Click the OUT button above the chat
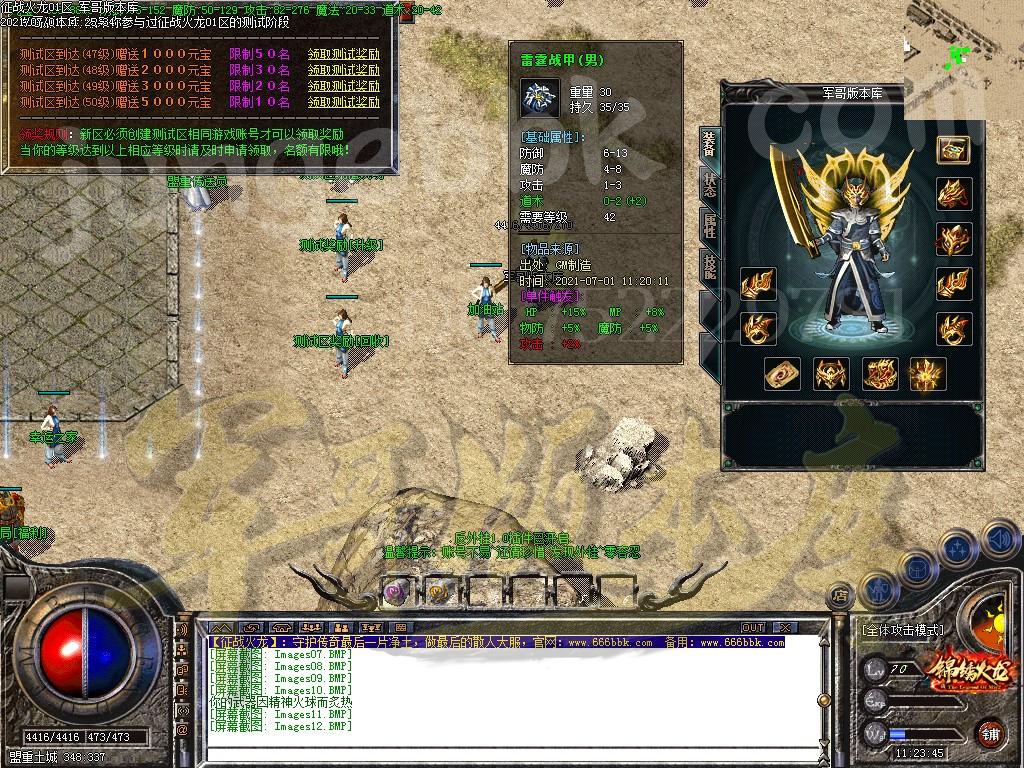Screen dimensions: 1024x768 (753, 627)
